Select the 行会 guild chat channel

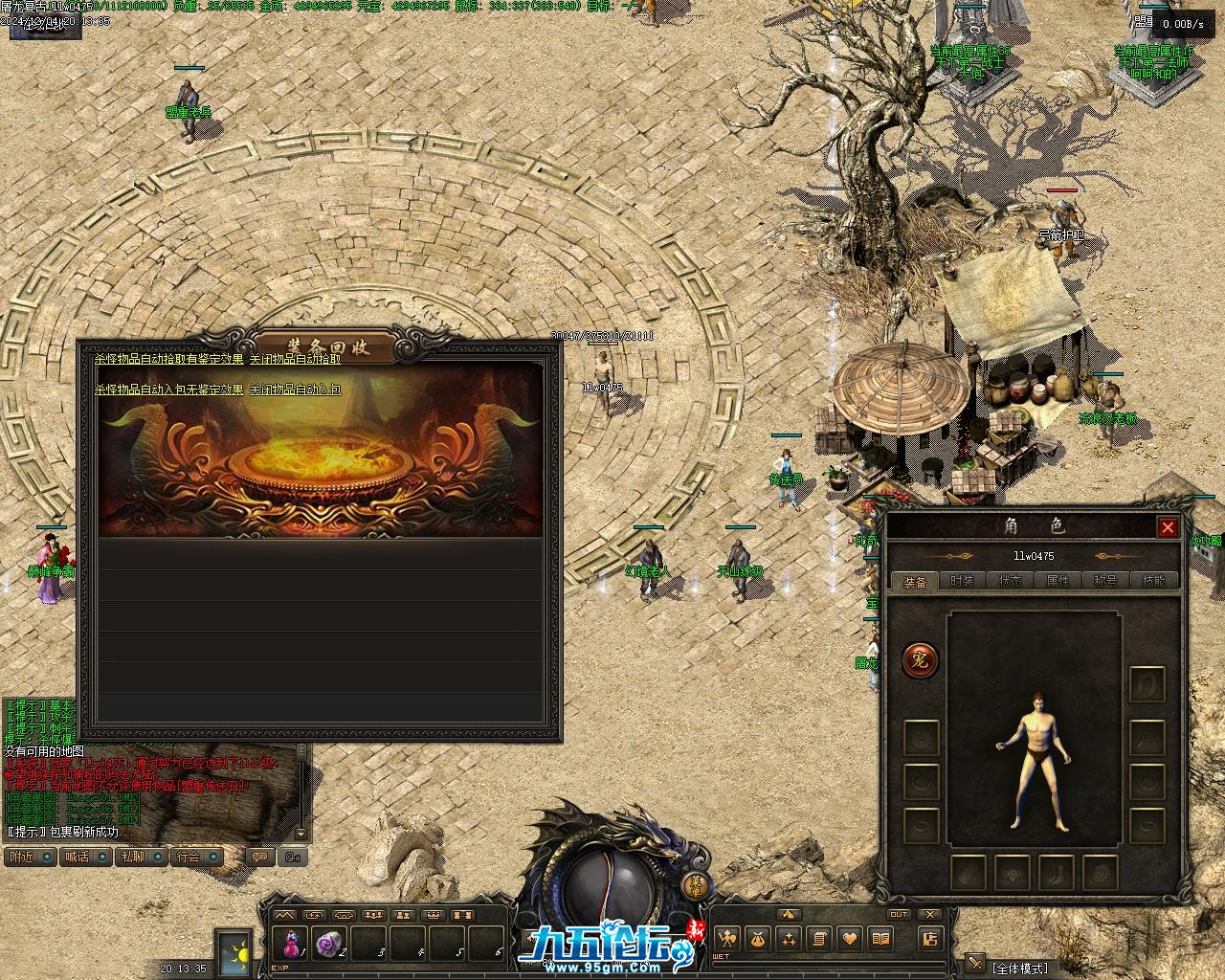click(197, 857)
